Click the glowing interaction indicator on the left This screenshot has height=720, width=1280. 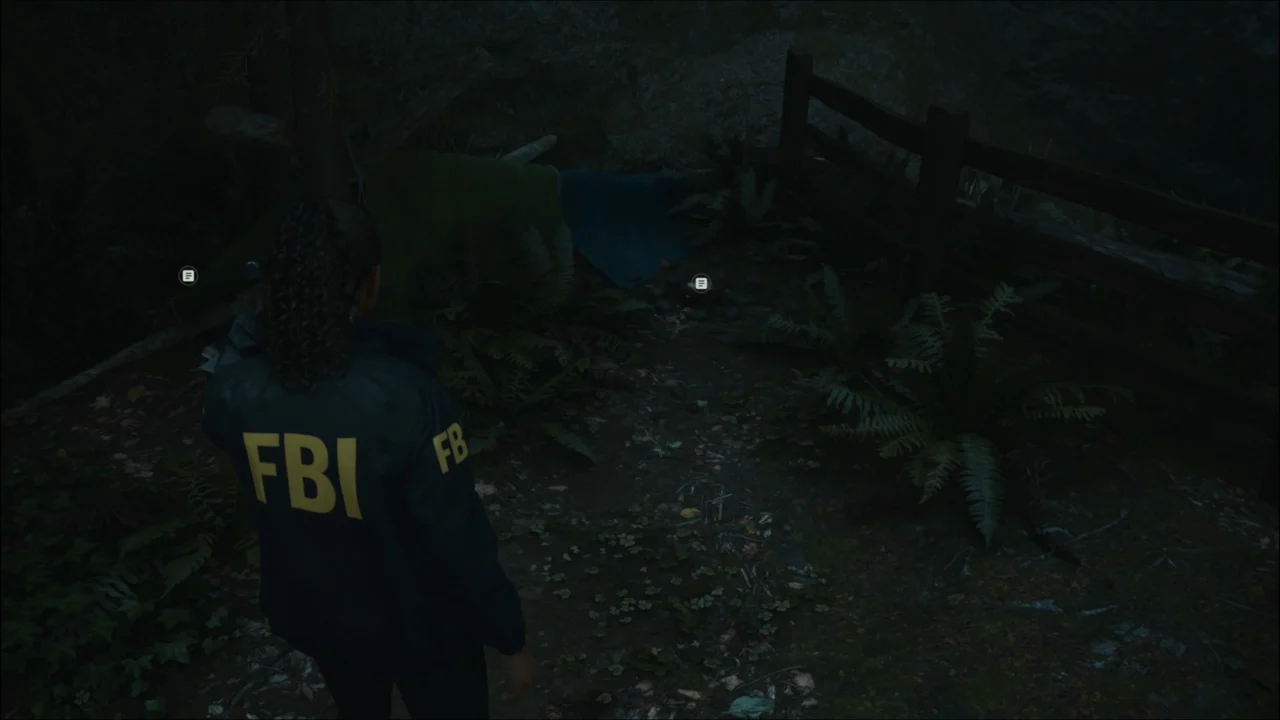[x=188, y=275]
